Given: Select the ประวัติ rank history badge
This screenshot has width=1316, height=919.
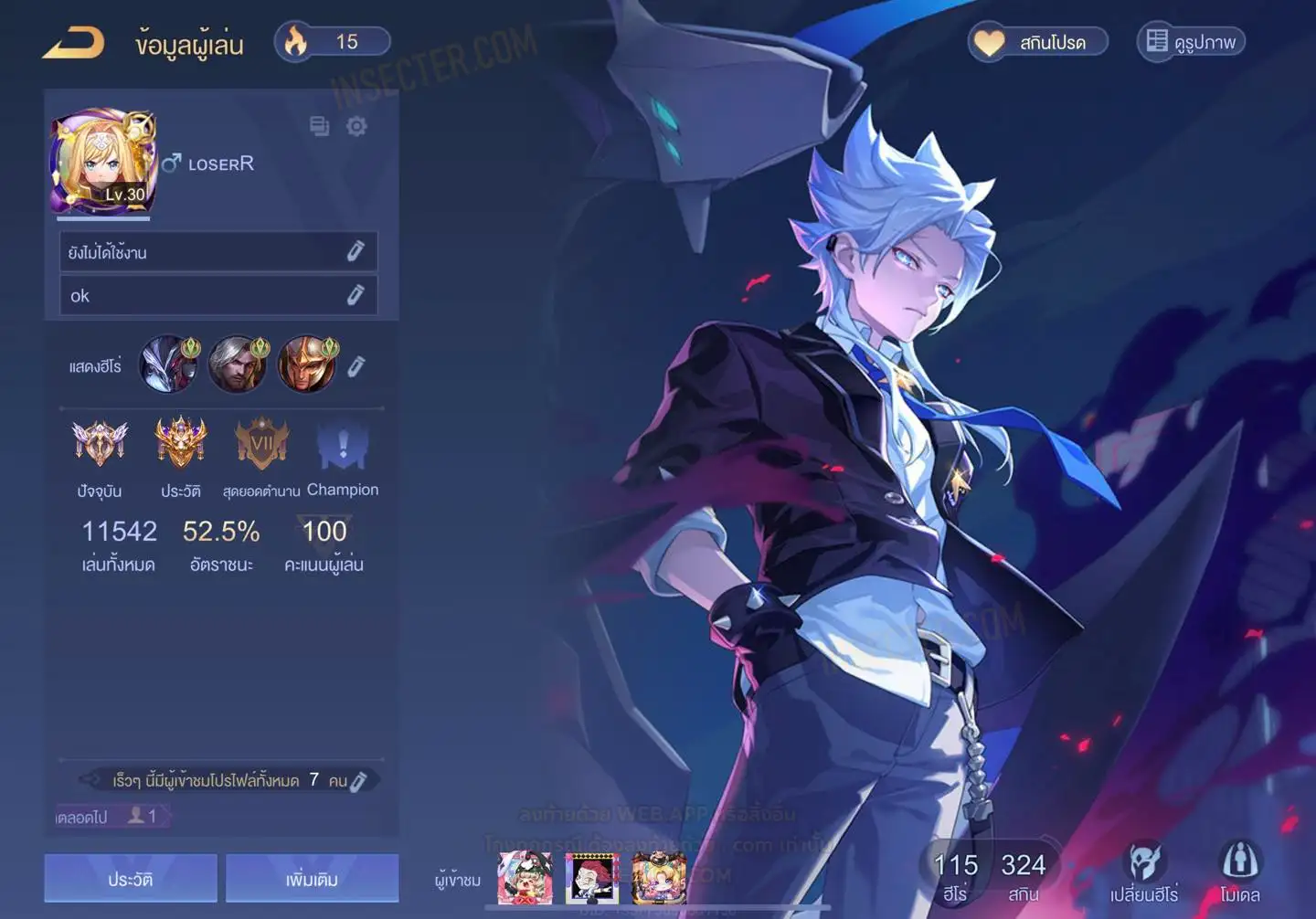Looking at the screenshot, I should pos(181,445).
